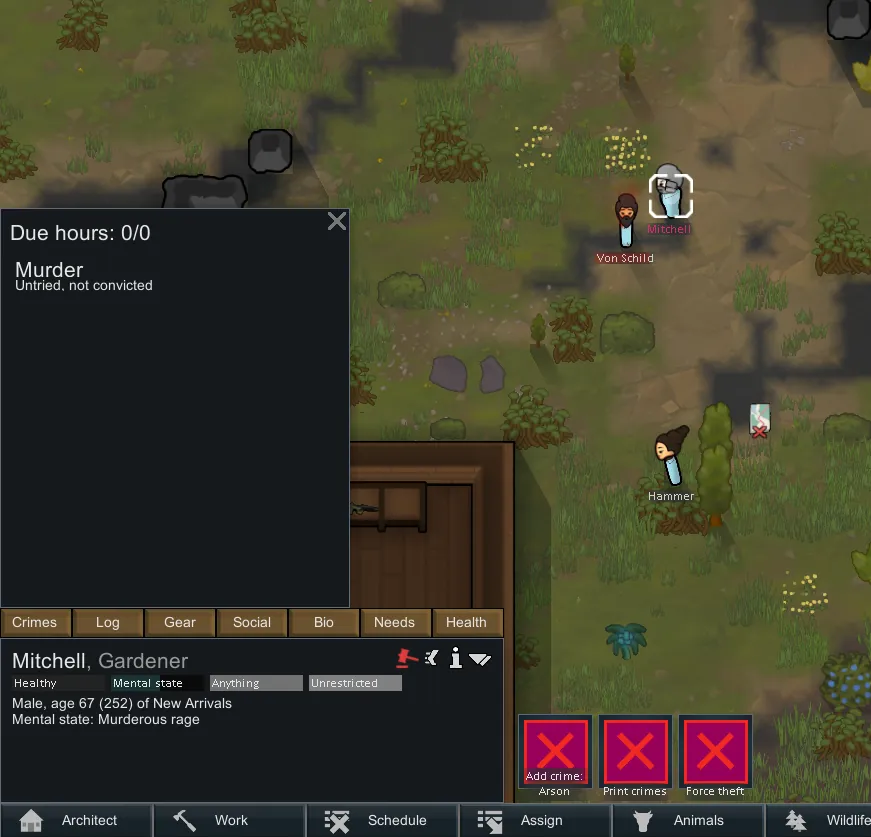
Task: Open the Work menu
Action: (x=230, y=820)
